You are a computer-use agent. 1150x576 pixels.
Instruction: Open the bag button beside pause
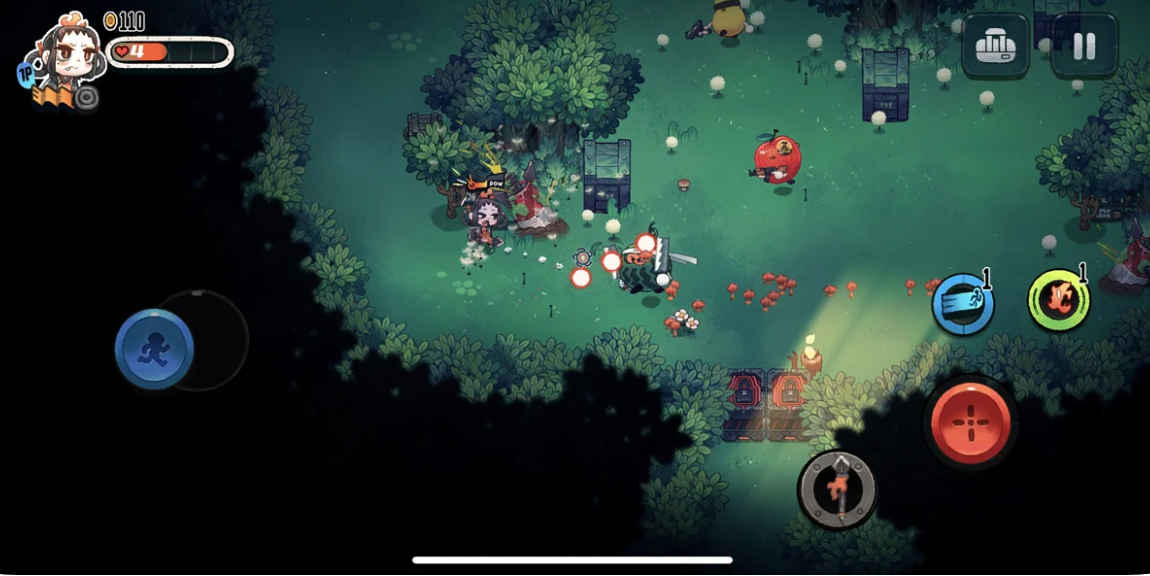point(995,46)
